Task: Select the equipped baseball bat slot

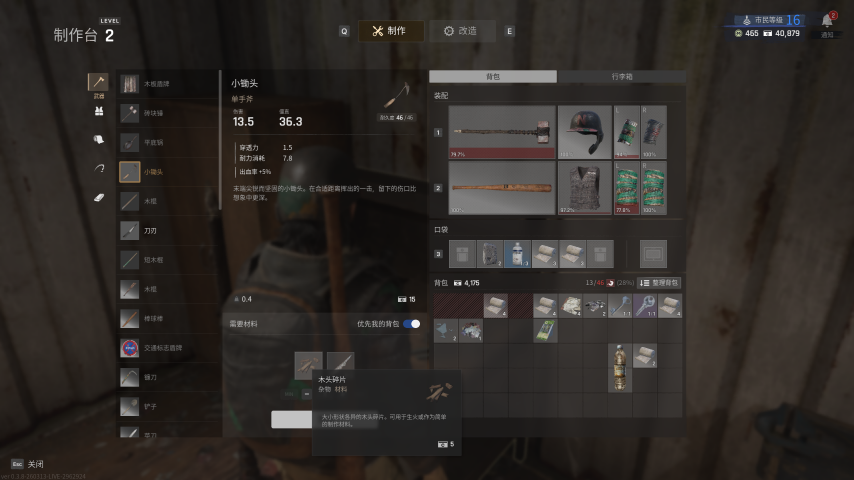Action: [501, 188]
